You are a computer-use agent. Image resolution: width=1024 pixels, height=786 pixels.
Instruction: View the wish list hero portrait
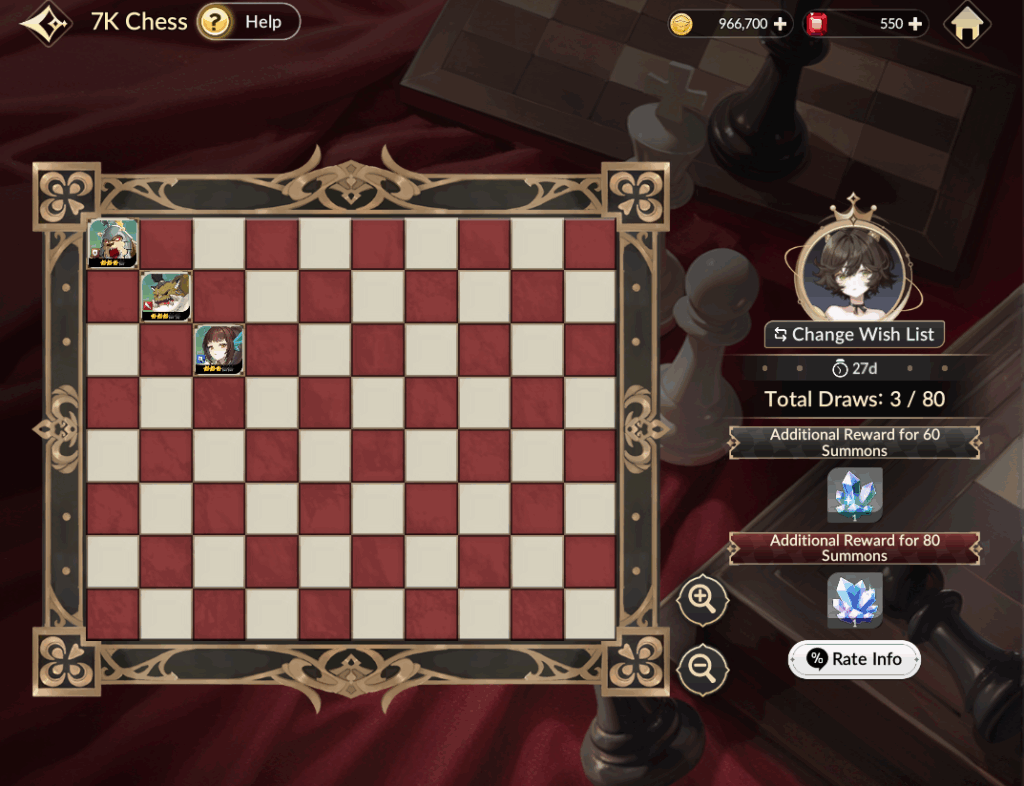852,268
